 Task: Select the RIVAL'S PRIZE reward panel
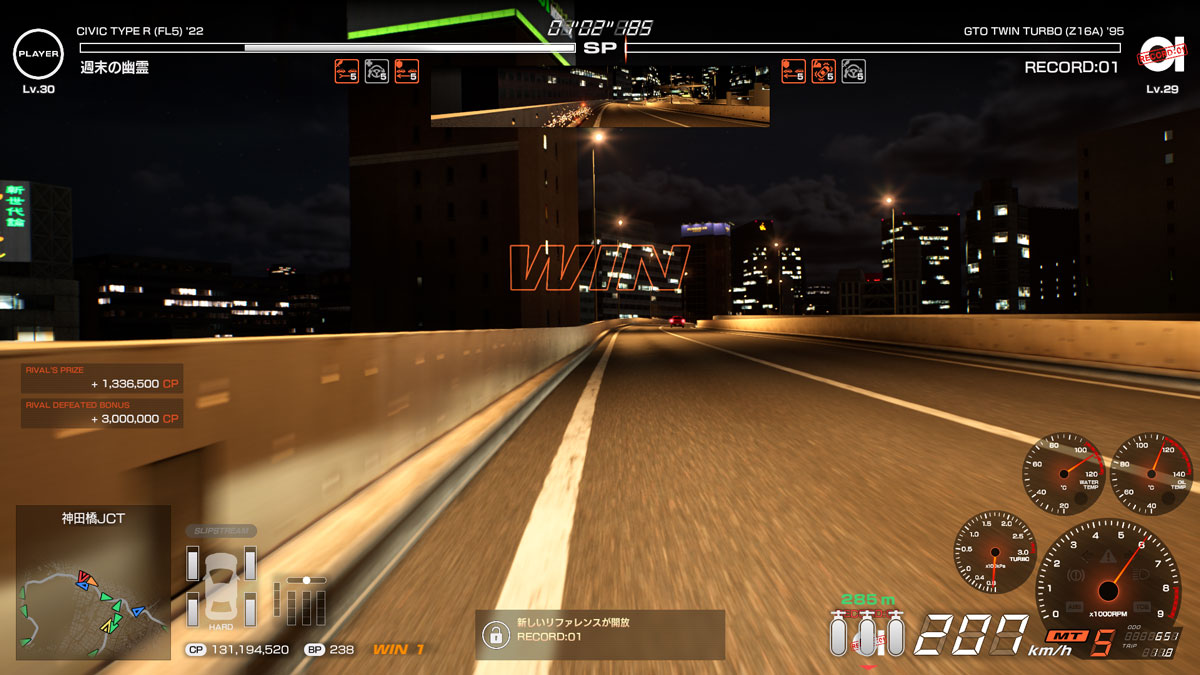[x=102, y=378]
